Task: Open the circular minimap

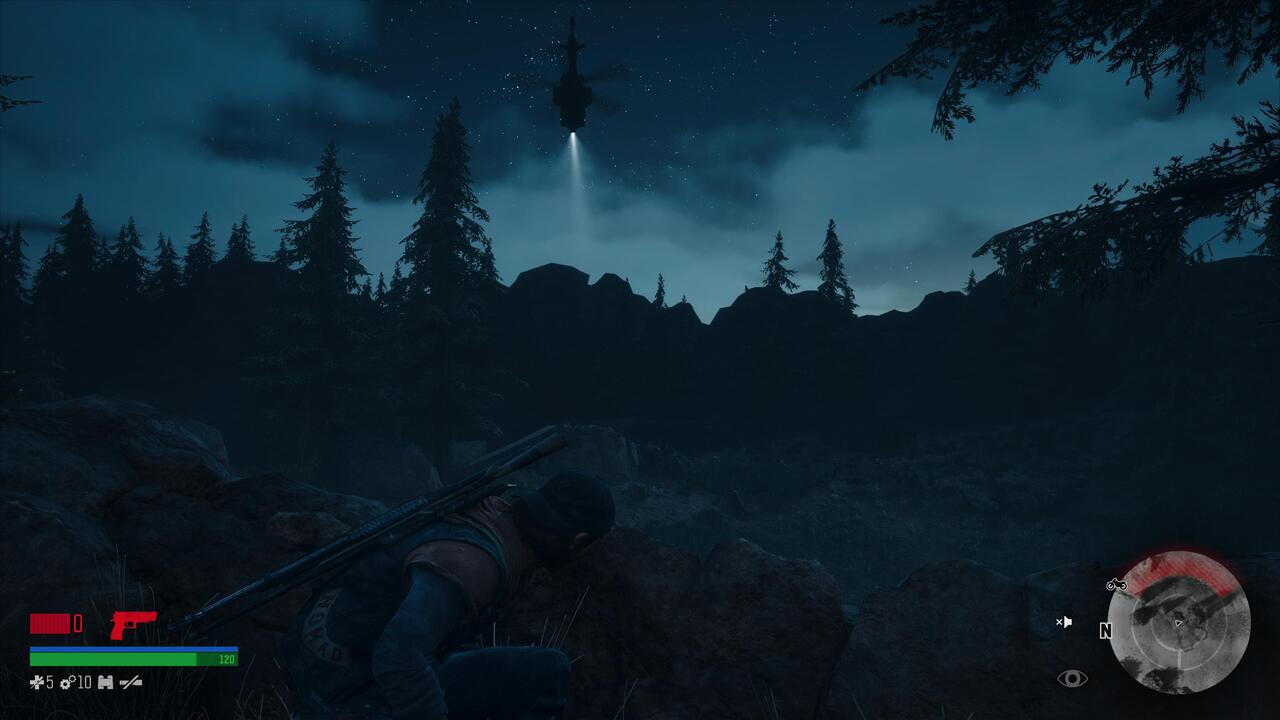Action: (x=1179, y=622)
